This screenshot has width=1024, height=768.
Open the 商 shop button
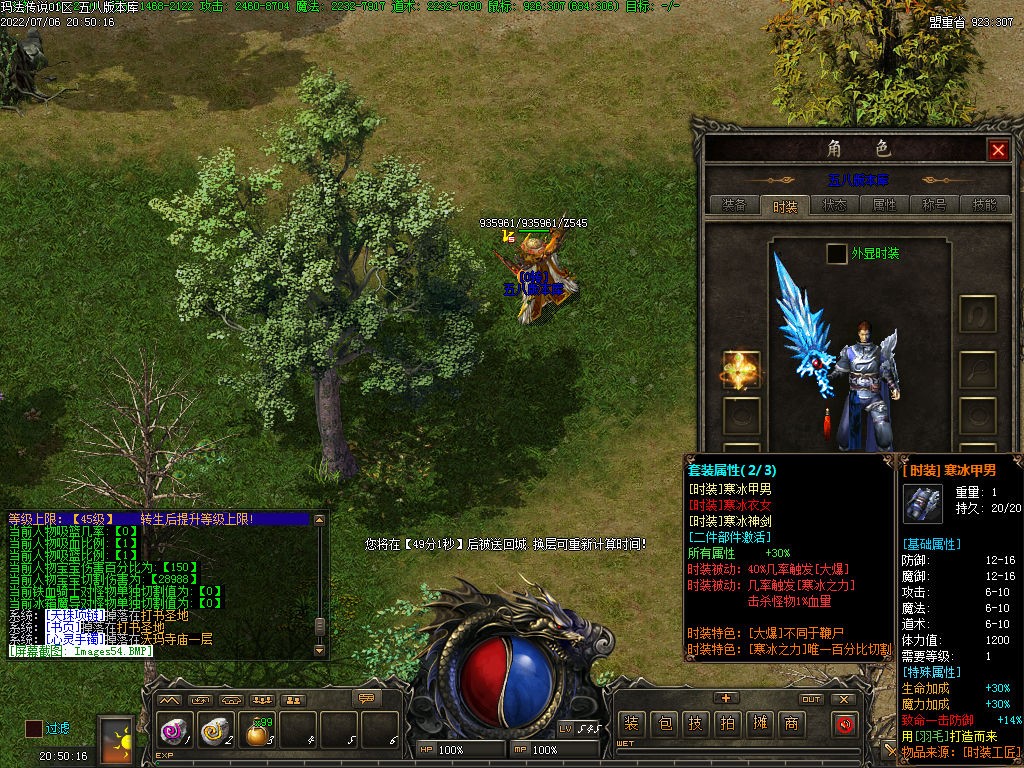pyautogui.click(x=792, y=724)
